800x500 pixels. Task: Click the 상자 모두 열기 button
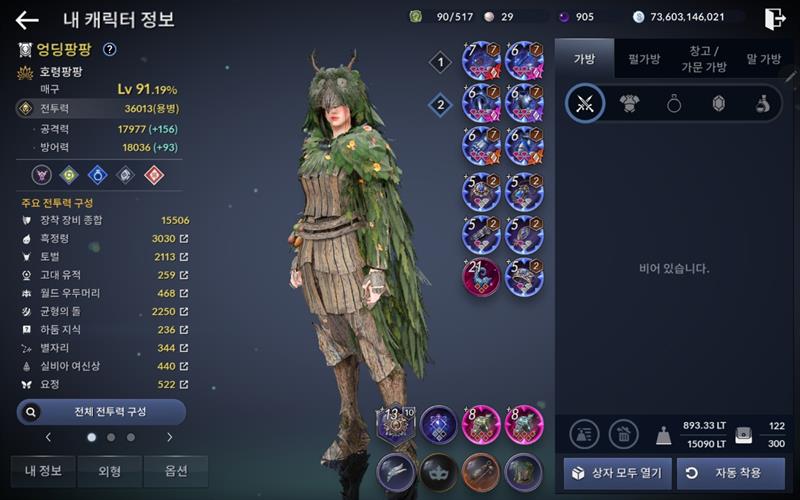point(617,473)
